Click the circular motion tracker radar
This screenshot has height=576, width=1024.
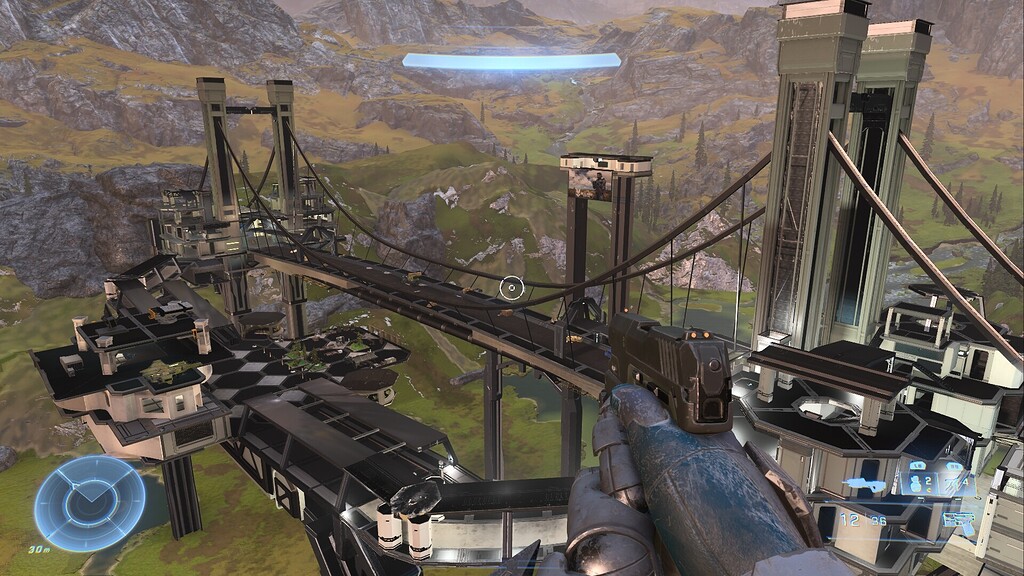pos(89,503)
